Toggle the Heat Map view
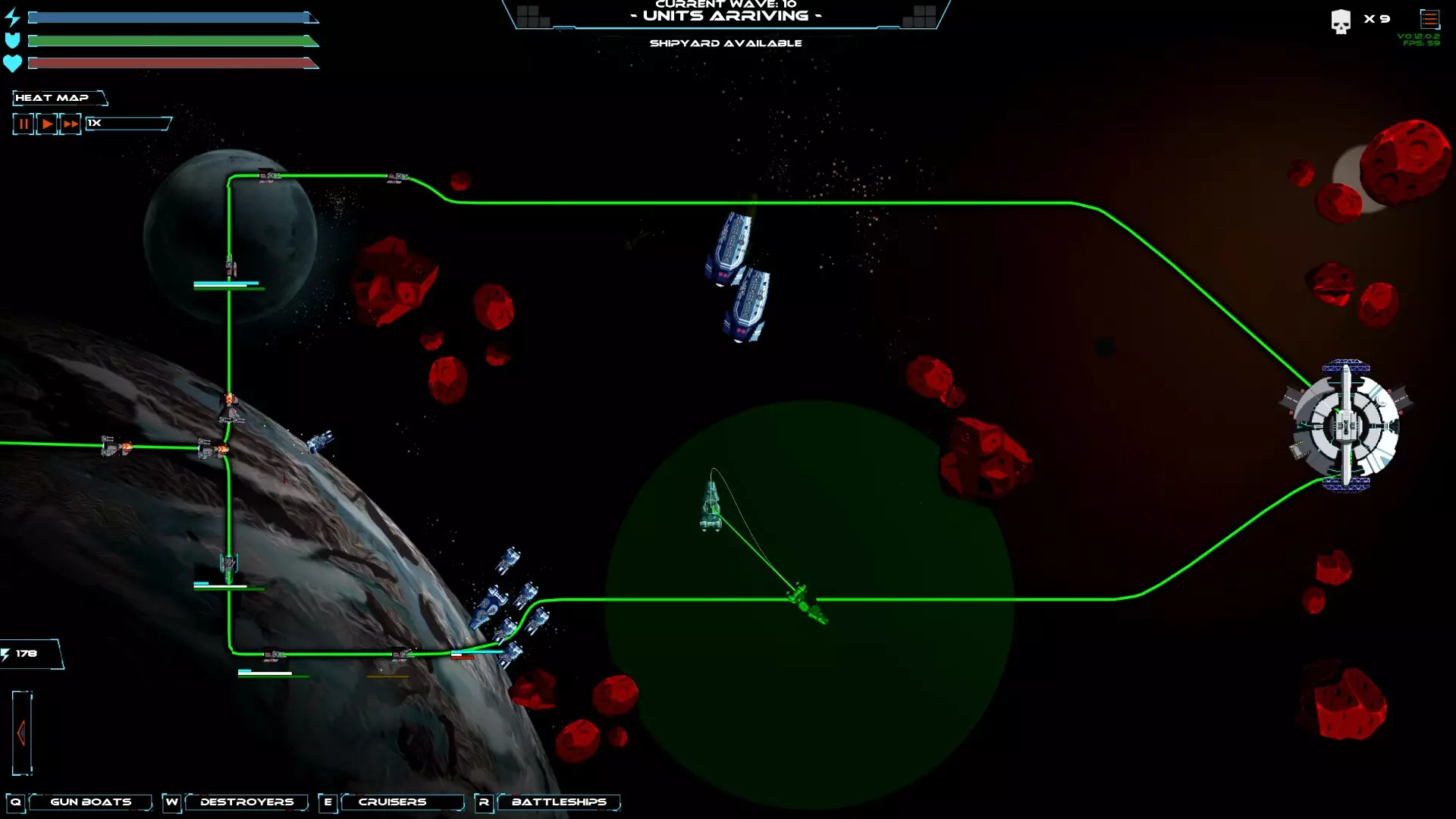The image size is (1456, 819). [x=59, y=98]
